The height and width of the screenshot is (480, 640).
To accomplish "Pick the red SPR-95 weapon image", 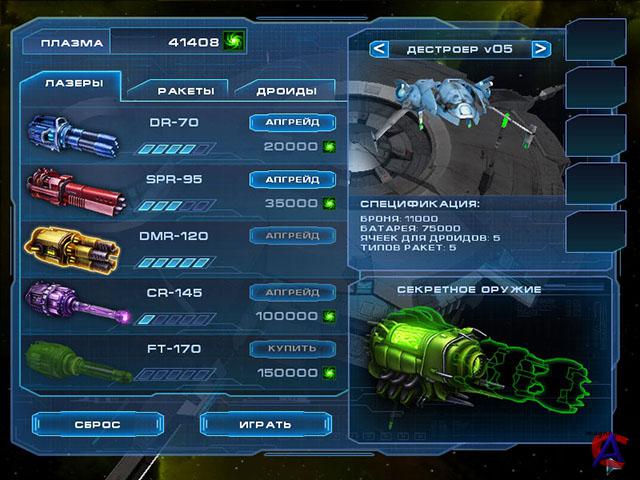I will 75,190.
